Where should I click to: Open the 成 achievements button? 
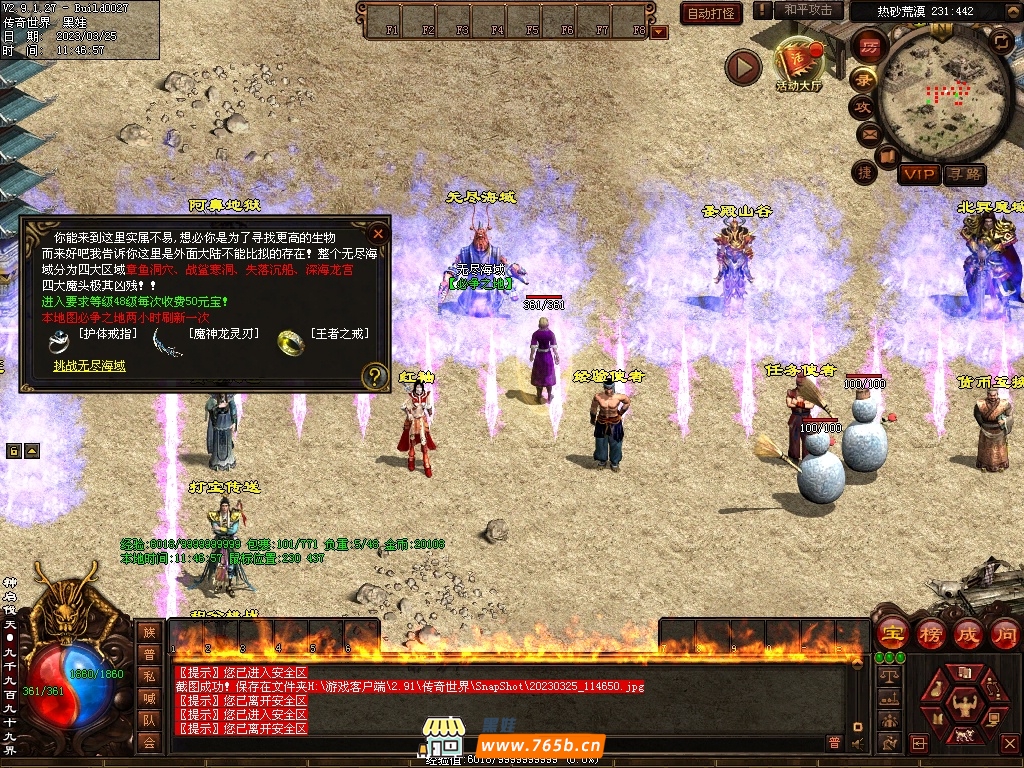tap(968, 633)
